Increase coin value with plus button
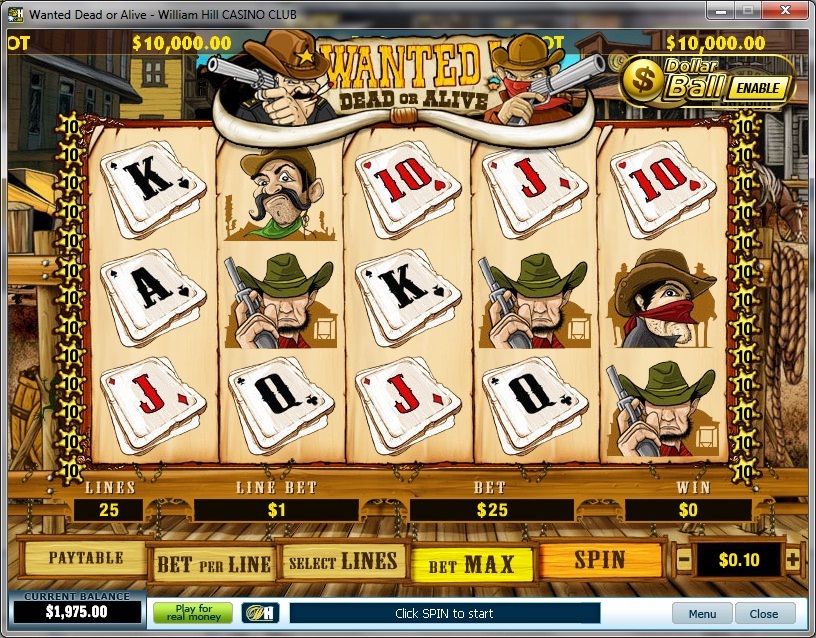The image size is (816, 638). [793, 559]
